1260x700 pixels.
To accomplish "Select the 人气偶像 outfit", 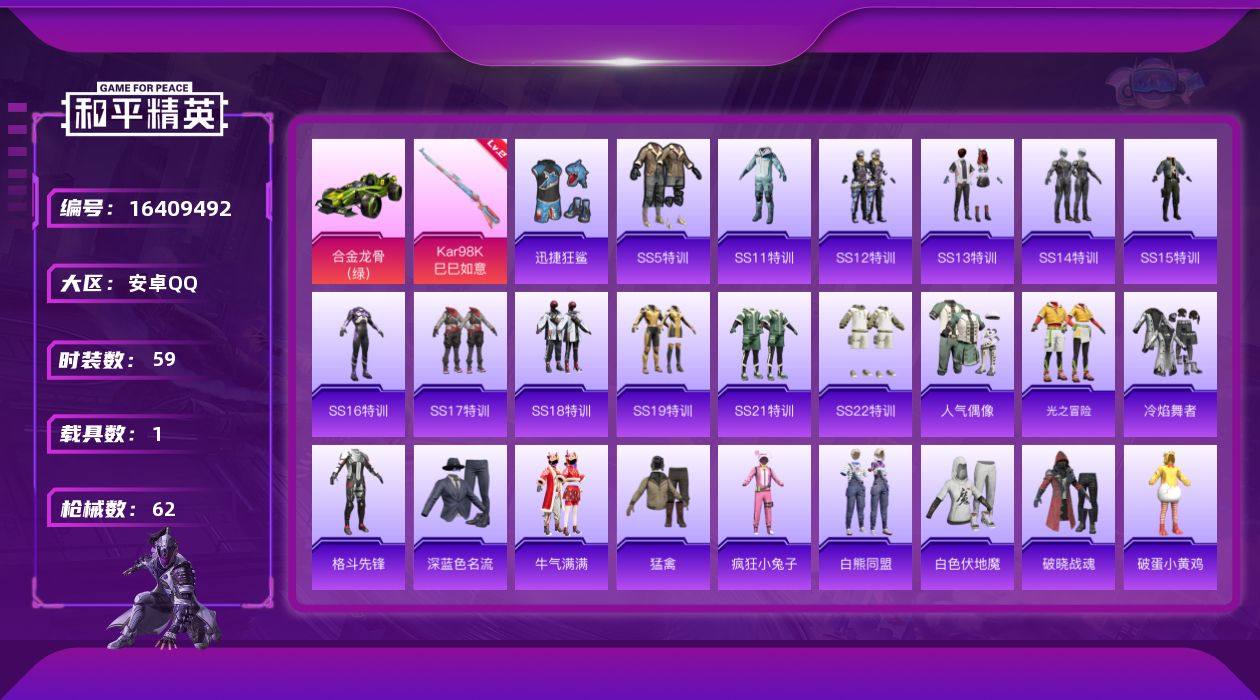I will 967,364.
